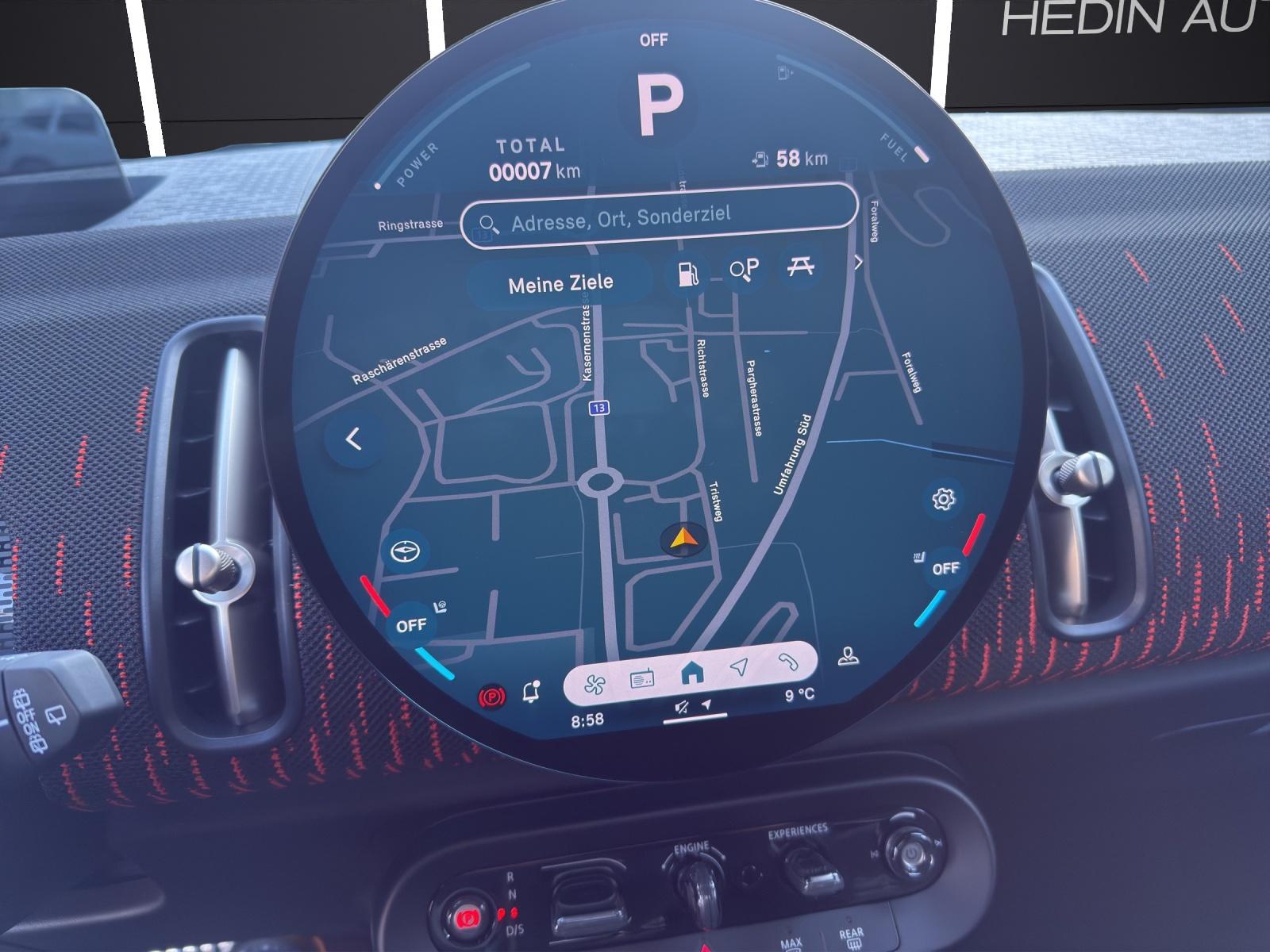The height and width of the screenshot is (952, 1270).
Task: Show rest areas with picnic table icon
Action: [800, 267]
